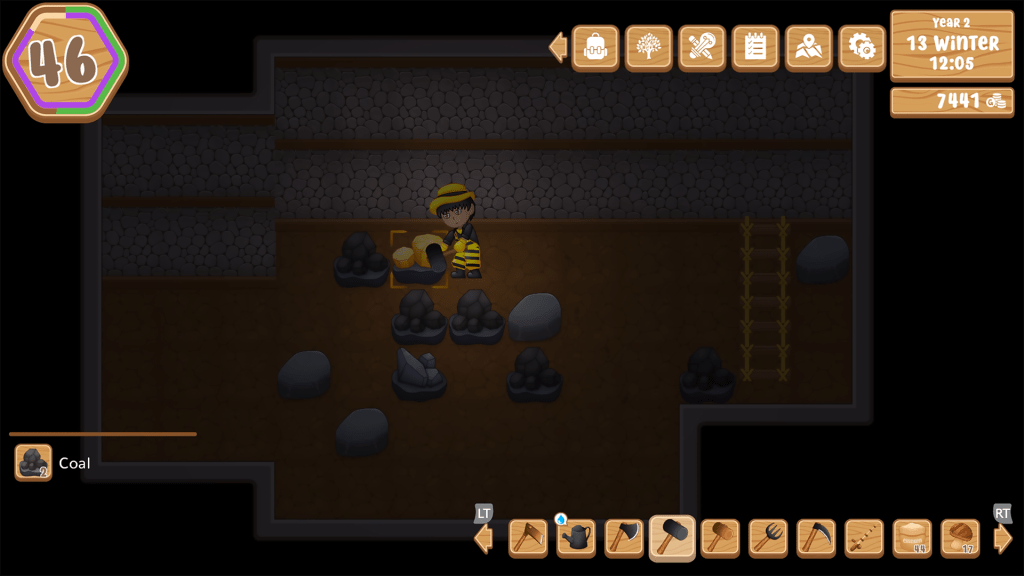This screenshot has height=576, width=1024.
Task: Open the crafting menu with pencil icon
Action: (702, 47)
